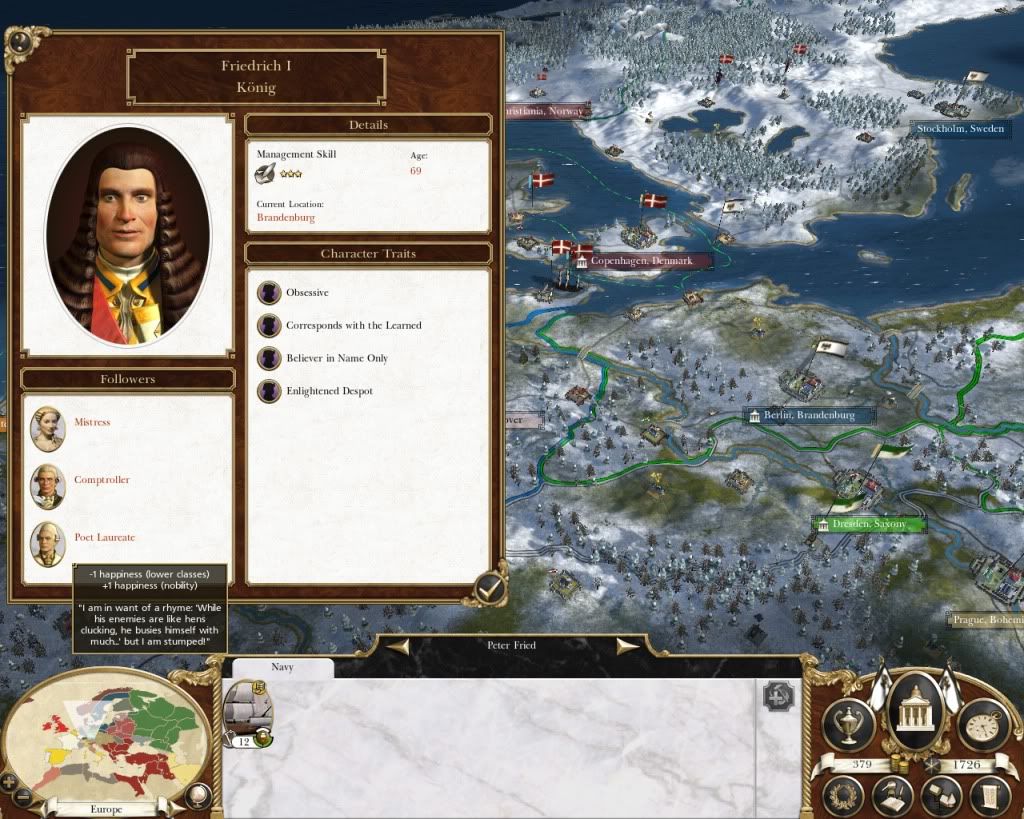Open the quill and book button
Viewport: 1024px width, 819px height.
892,796
